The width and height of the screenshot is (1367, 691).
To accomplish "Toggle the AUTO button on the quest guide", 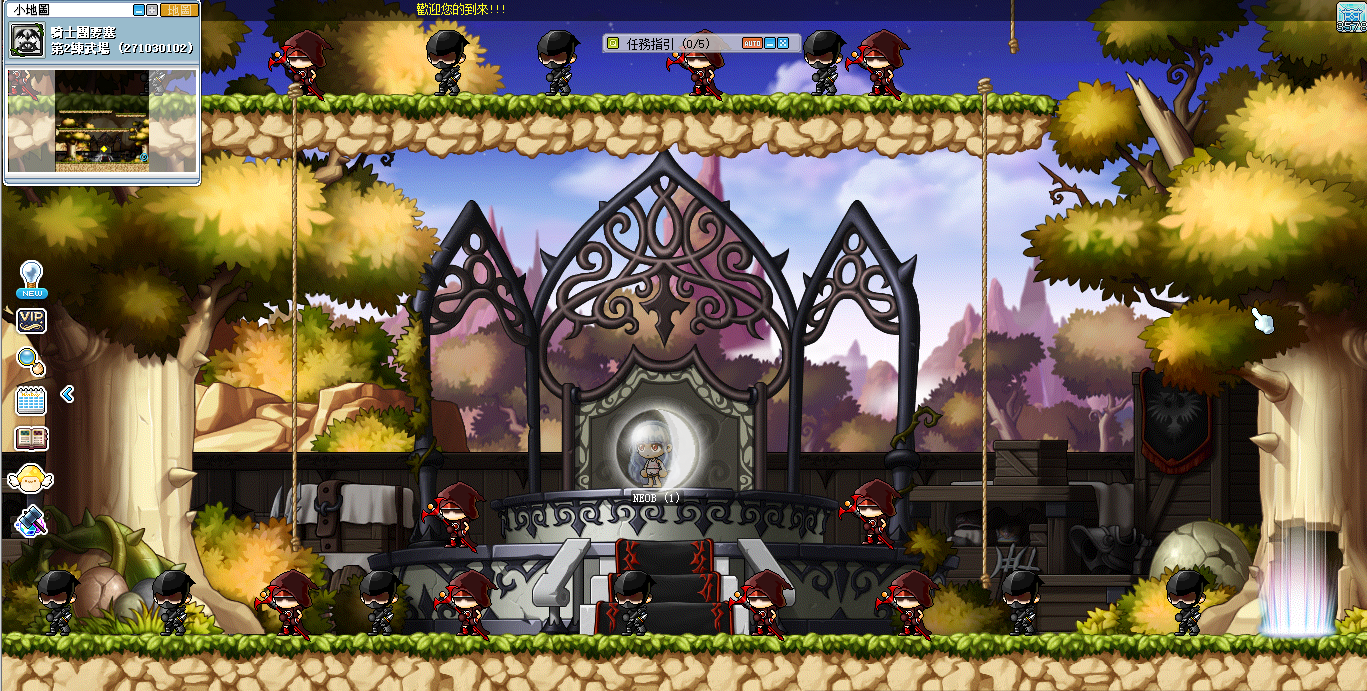I will (x=752, y=44).
